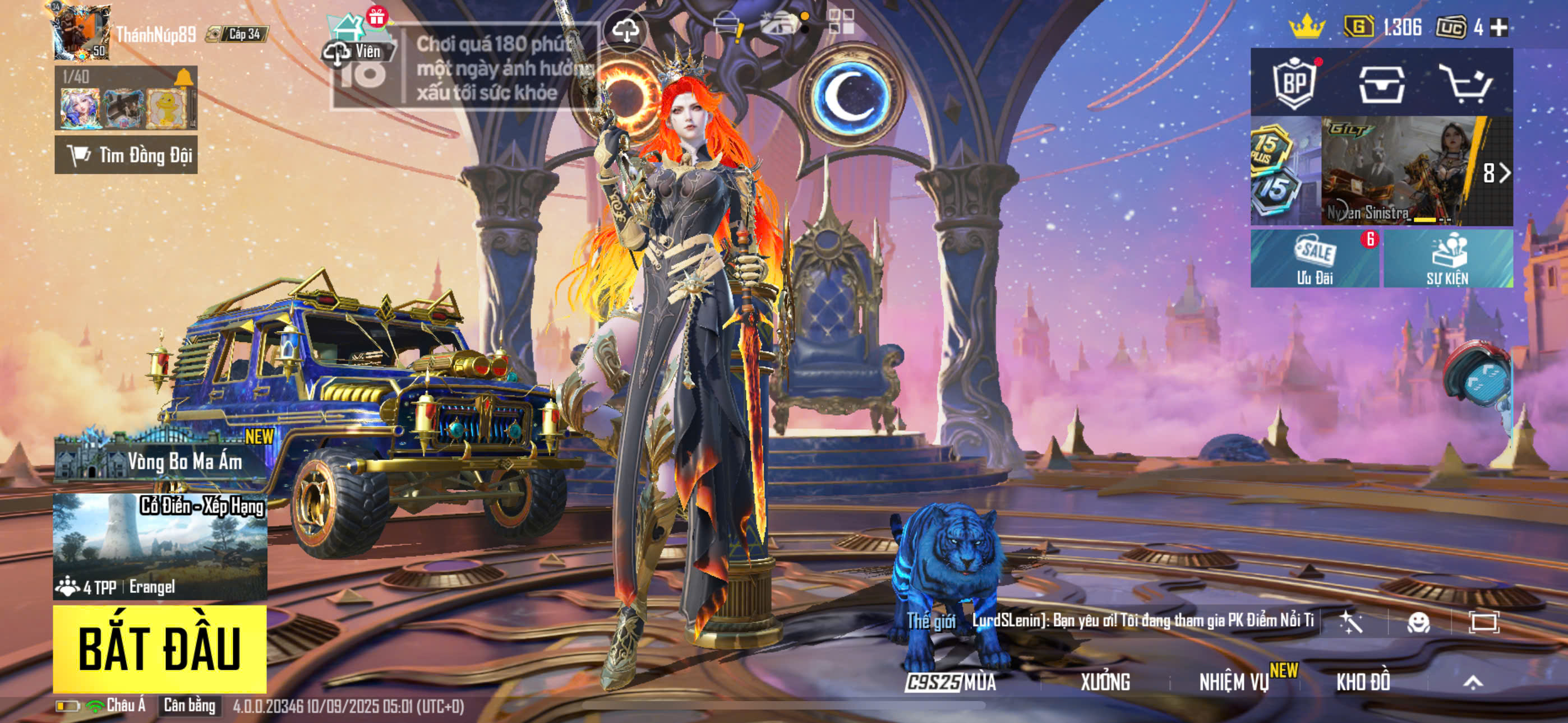The height and width of the screenshot is (723, 1568).
Task: Open the supply crate icon
Action: click(x=1382, y=84)
